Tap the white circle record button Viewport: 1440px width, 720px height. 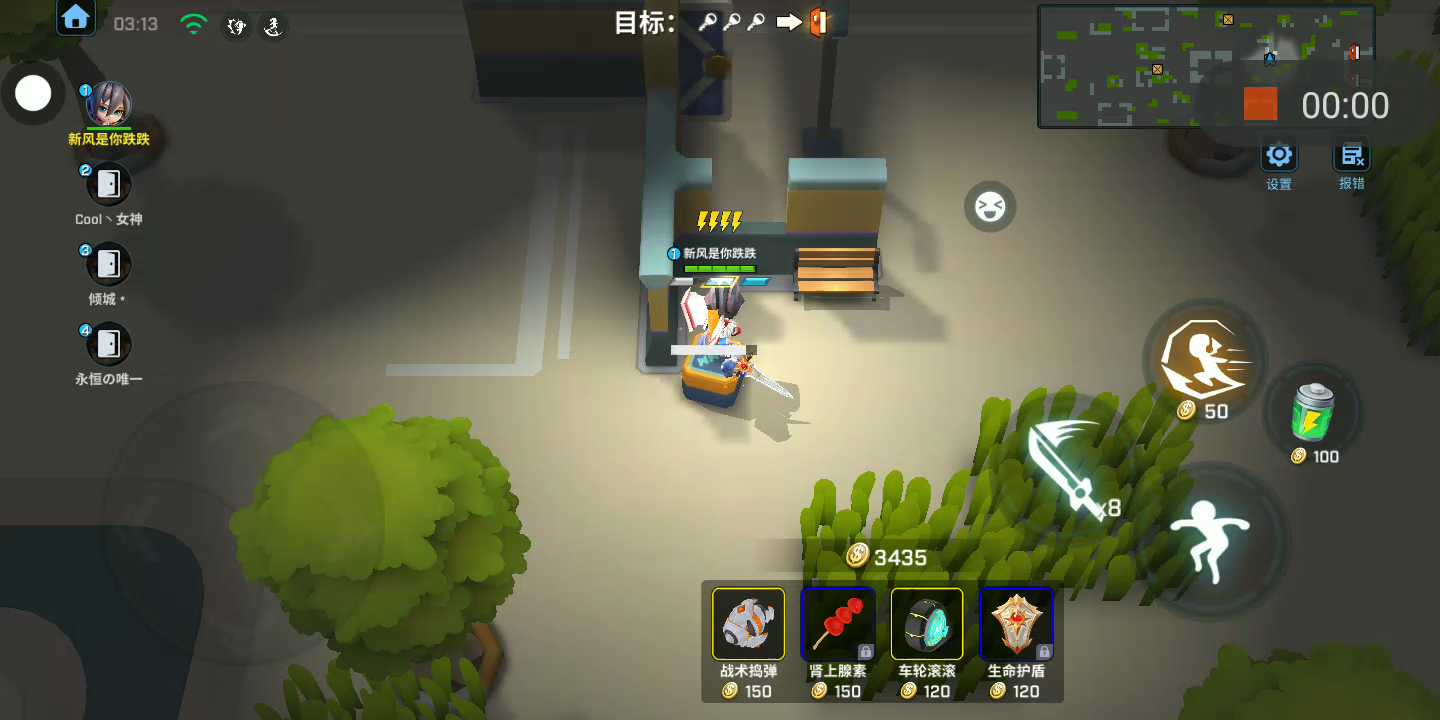33,94
